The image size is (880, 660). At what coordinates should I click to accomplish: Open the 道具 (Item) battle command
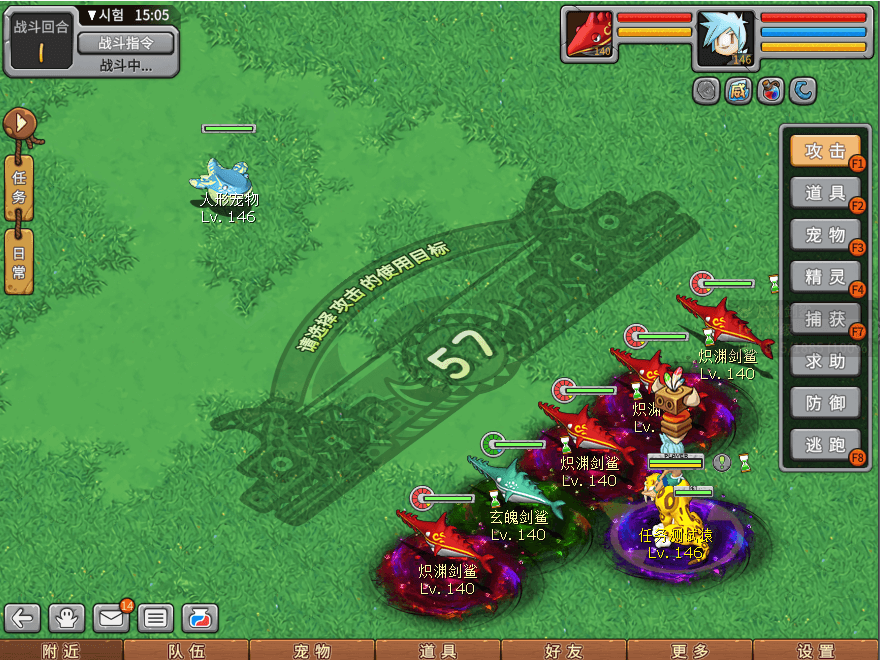pyautogui.click(x=825, y=193)
